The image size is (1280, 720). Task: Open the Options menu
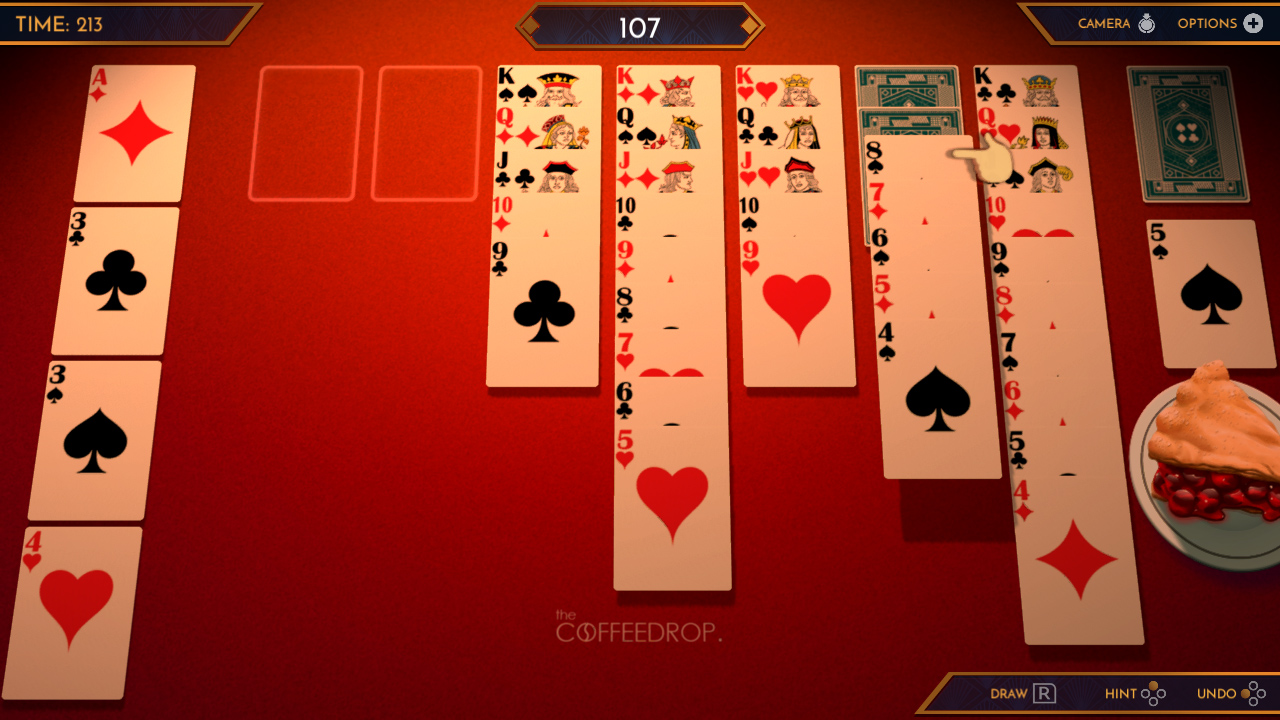pyautogui.click(x=1221, y=23)
